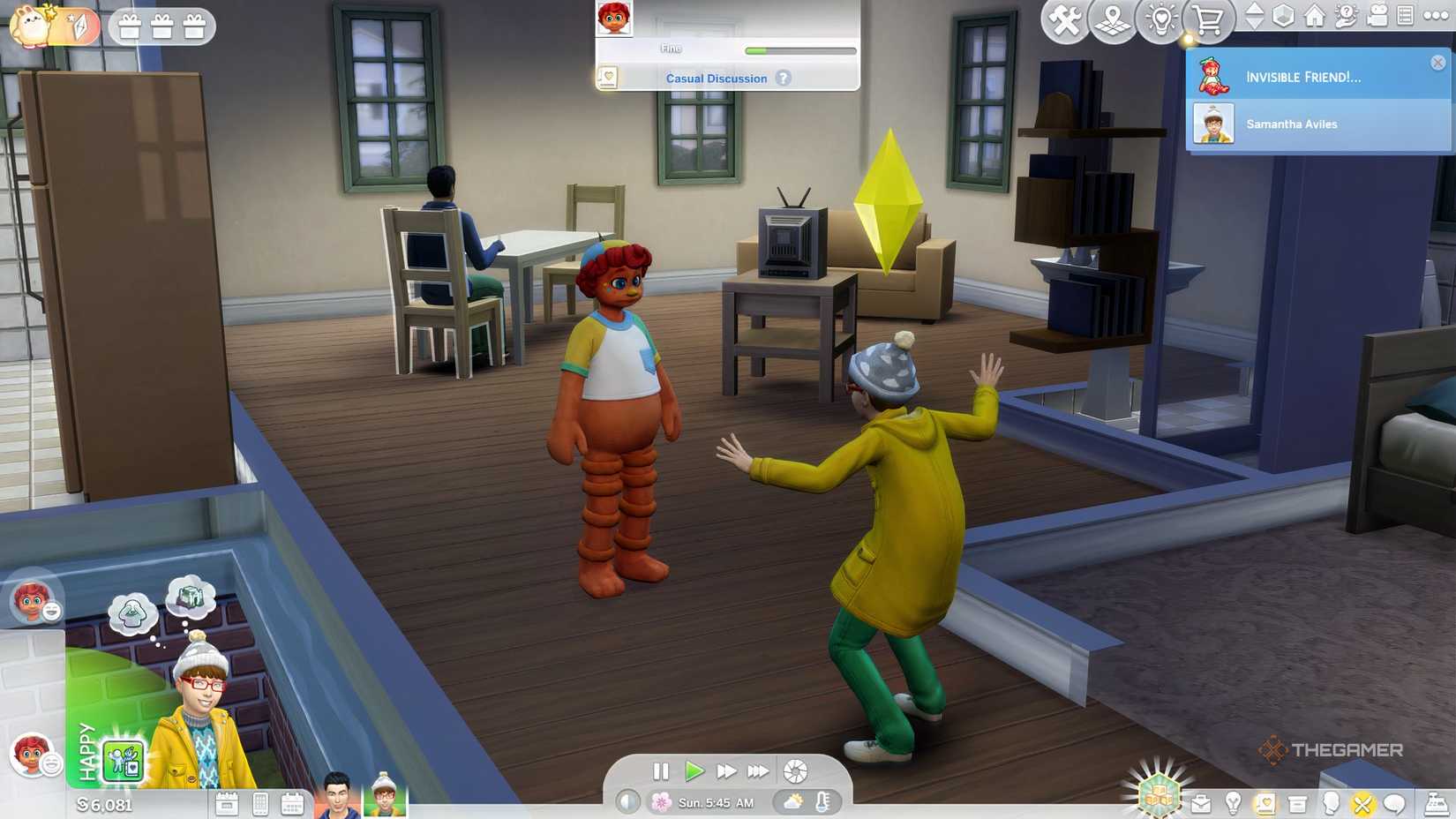
Task: Dismiss the Invisible Friend notification
Action: 1440,60
